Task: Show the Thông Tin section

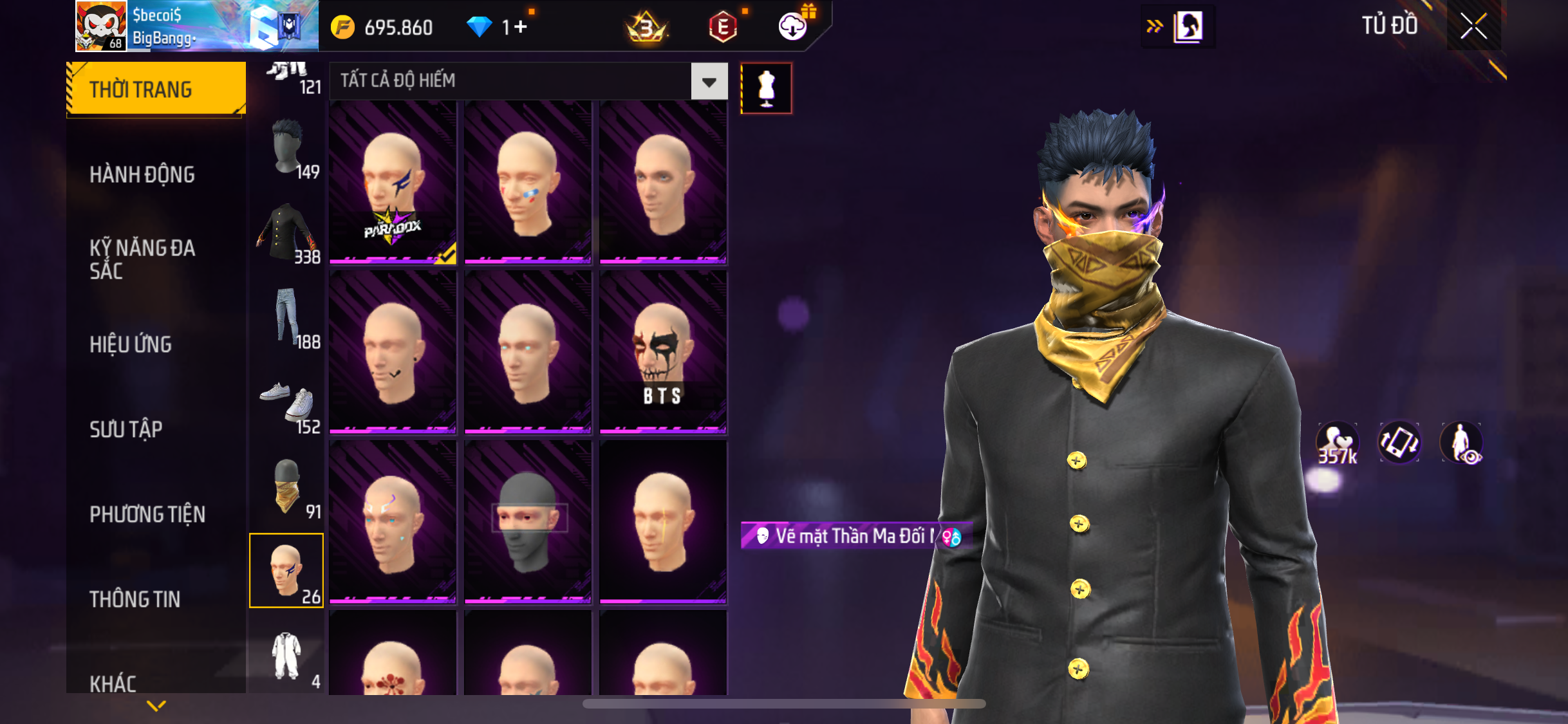Action: tap(135, 599)
